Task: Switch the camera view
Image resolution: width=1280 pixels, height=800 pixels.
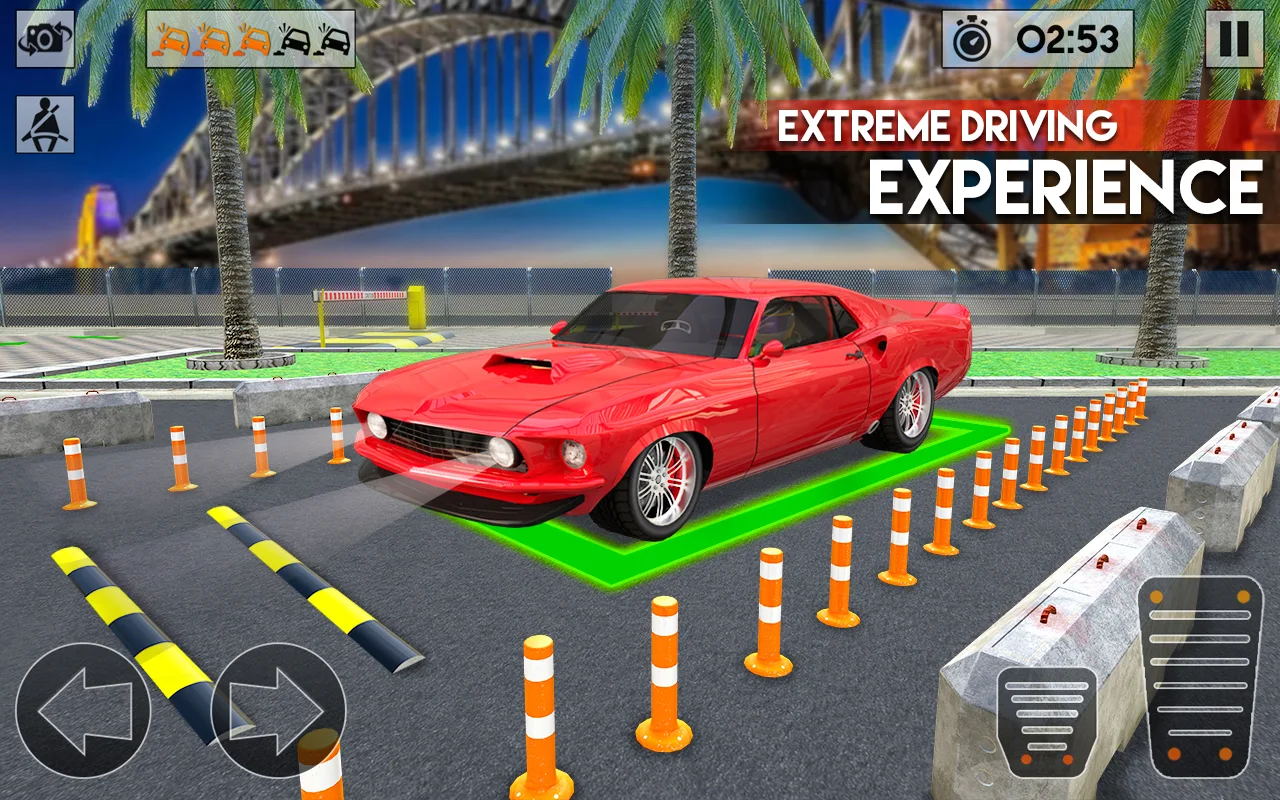Action: coord(45,39)
